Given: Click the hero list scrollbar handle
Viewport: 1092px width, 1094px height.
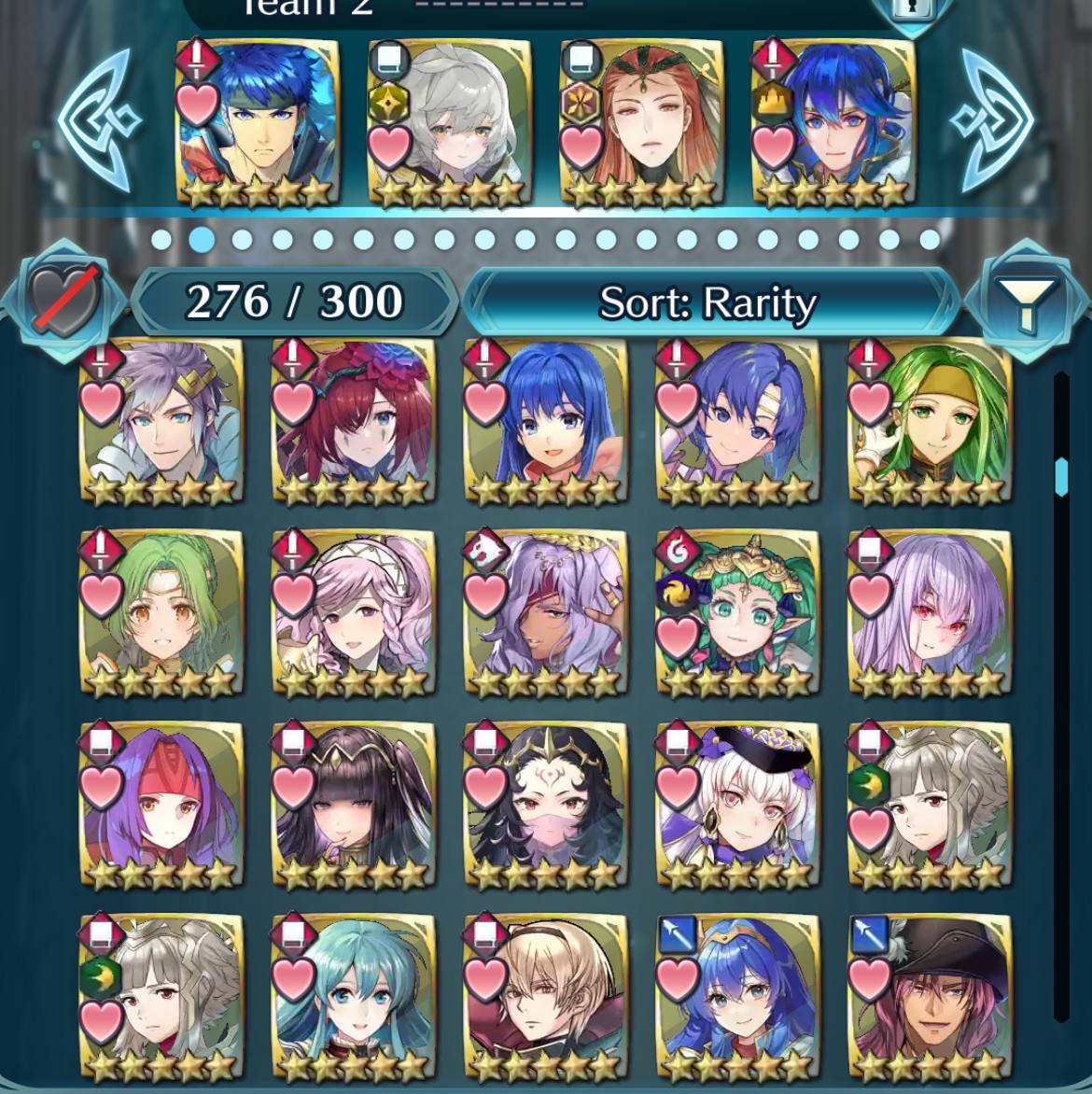Looking at the screenshot, I should coord(1061,476).
